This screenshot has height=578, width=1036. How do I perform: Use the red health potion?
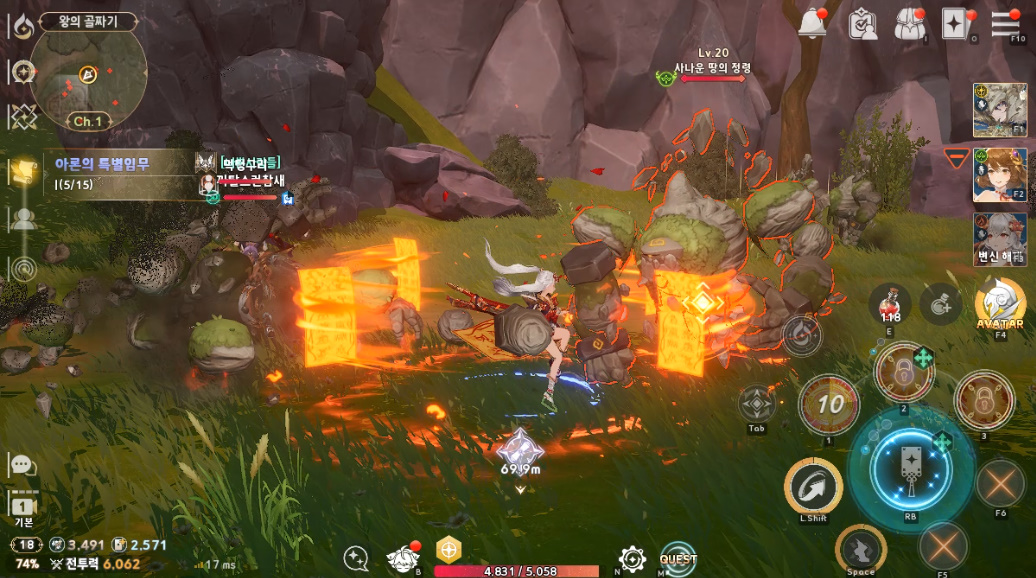tap(889, 303)
